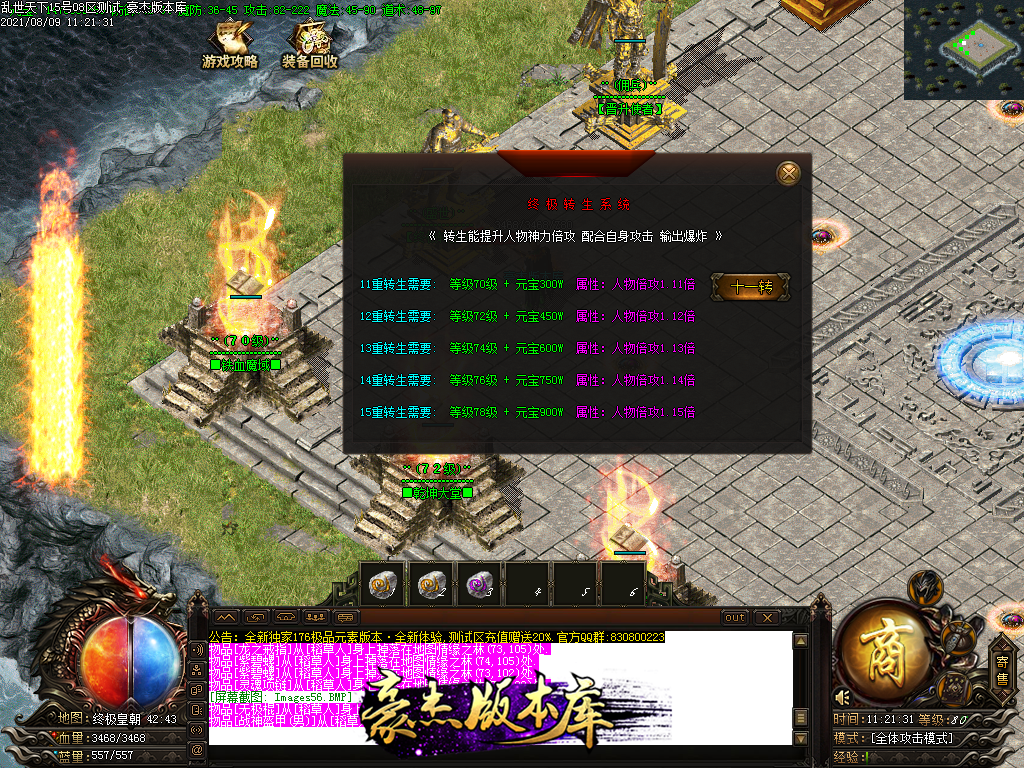Use the item in hotbar slot 2

click(430, 583)
